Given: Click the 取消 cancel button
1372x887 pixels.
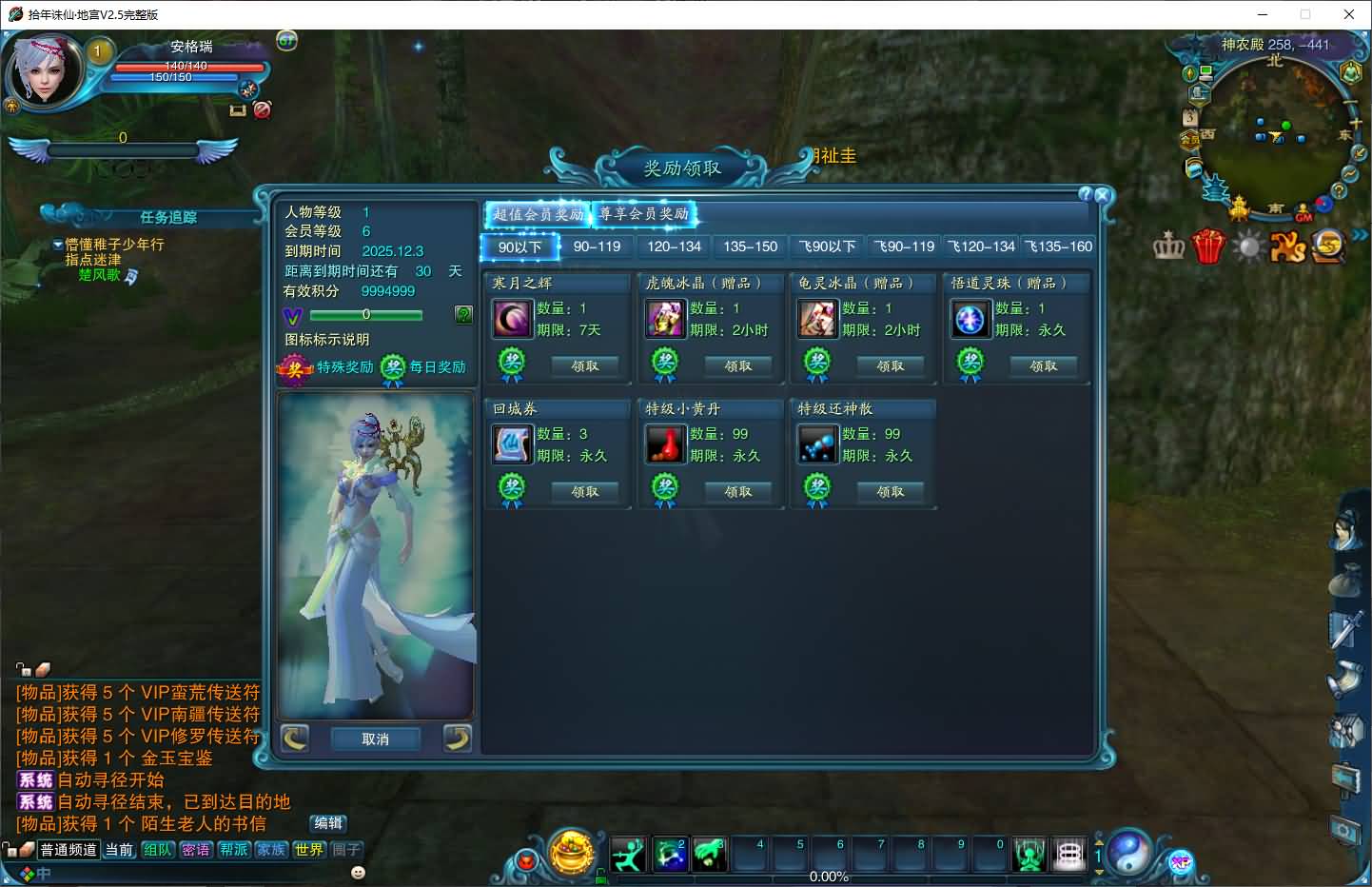Looking at the screenshot, I should (375, 739).
